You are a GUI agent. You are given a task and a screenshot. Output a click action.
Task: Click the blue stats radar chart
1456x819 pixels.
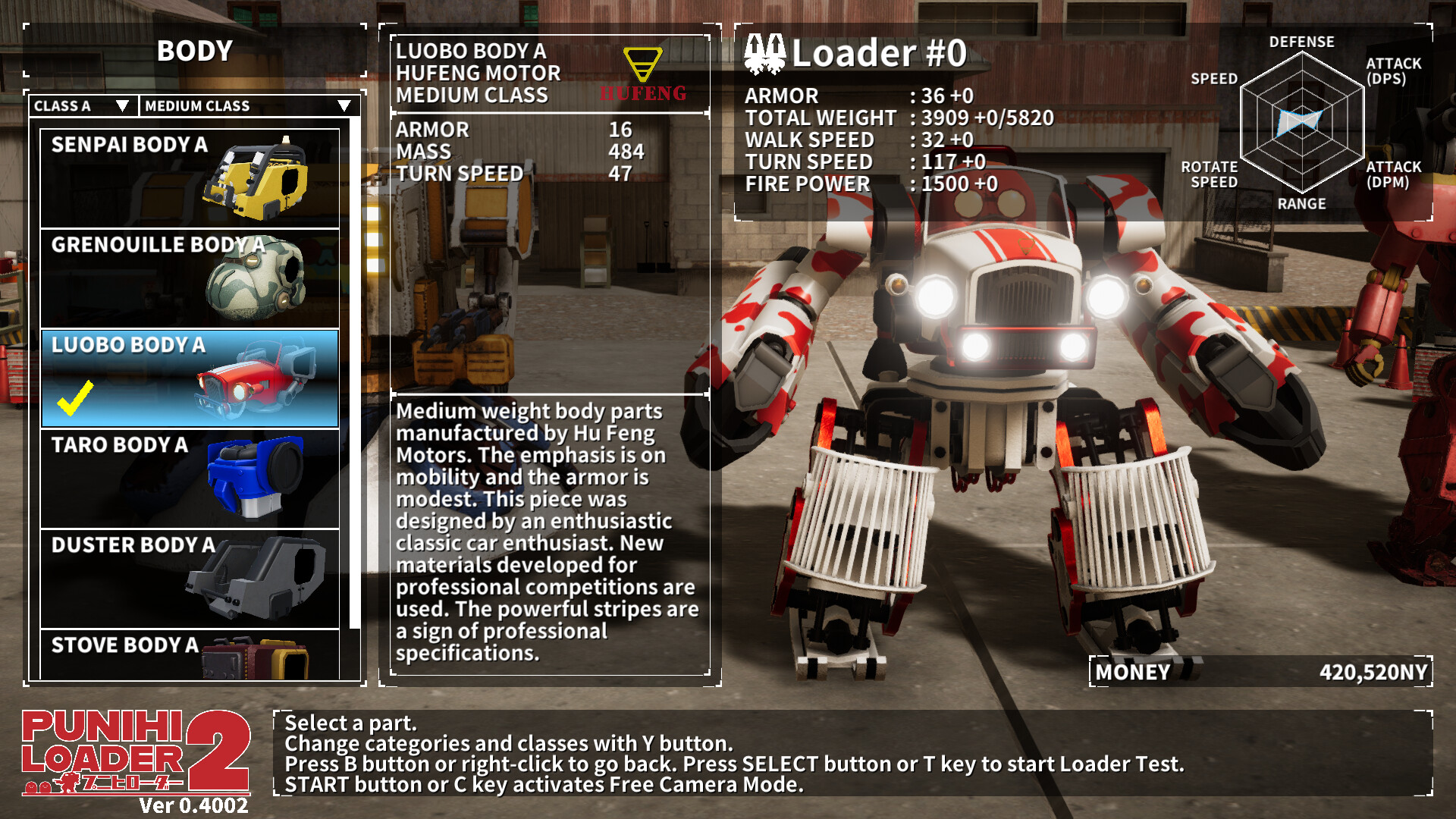pyautogui.click(x=1301, y=121)
